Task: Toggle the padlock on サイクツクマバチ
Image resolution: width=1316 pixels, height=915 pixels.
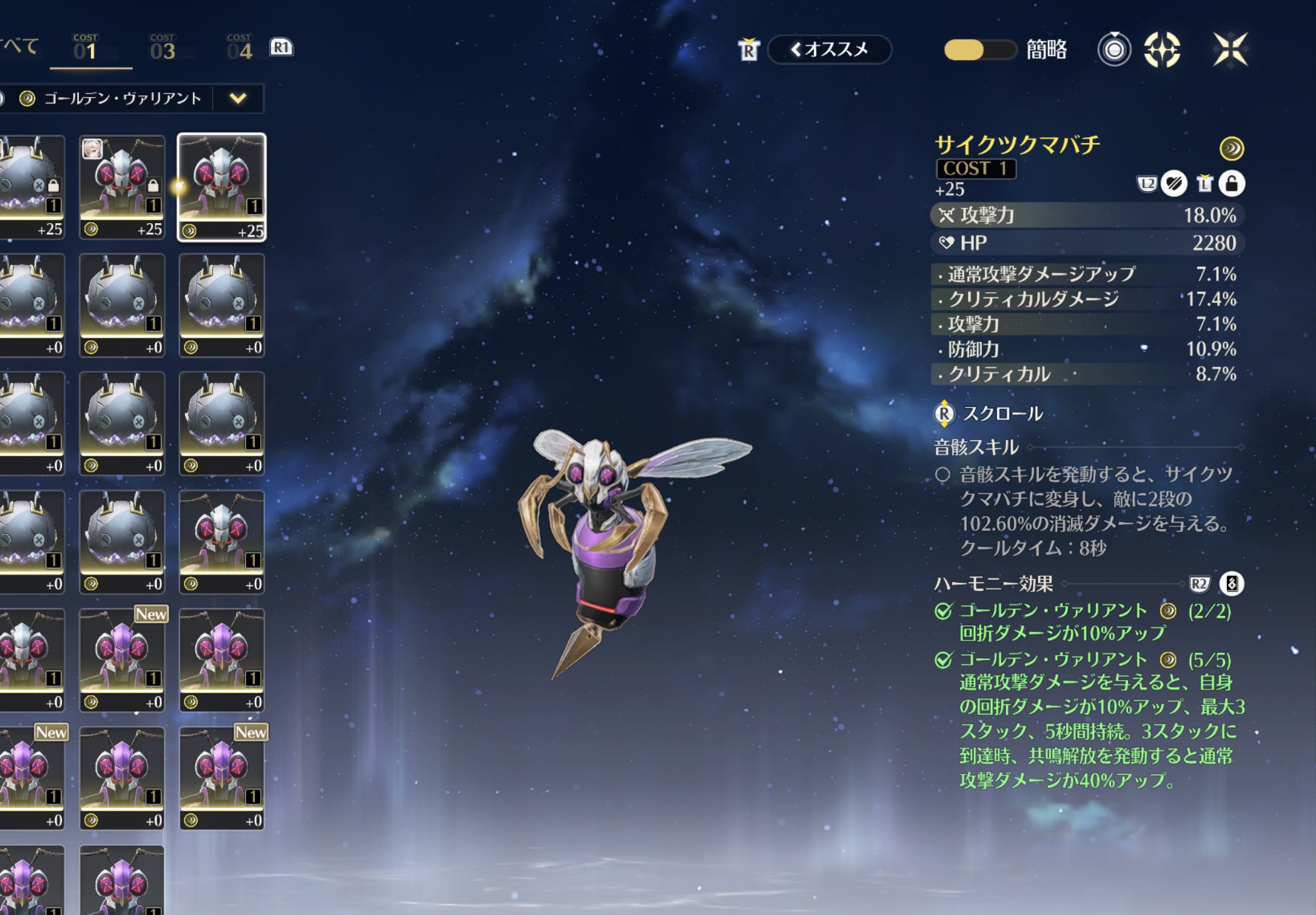Action: point(1232,184)
